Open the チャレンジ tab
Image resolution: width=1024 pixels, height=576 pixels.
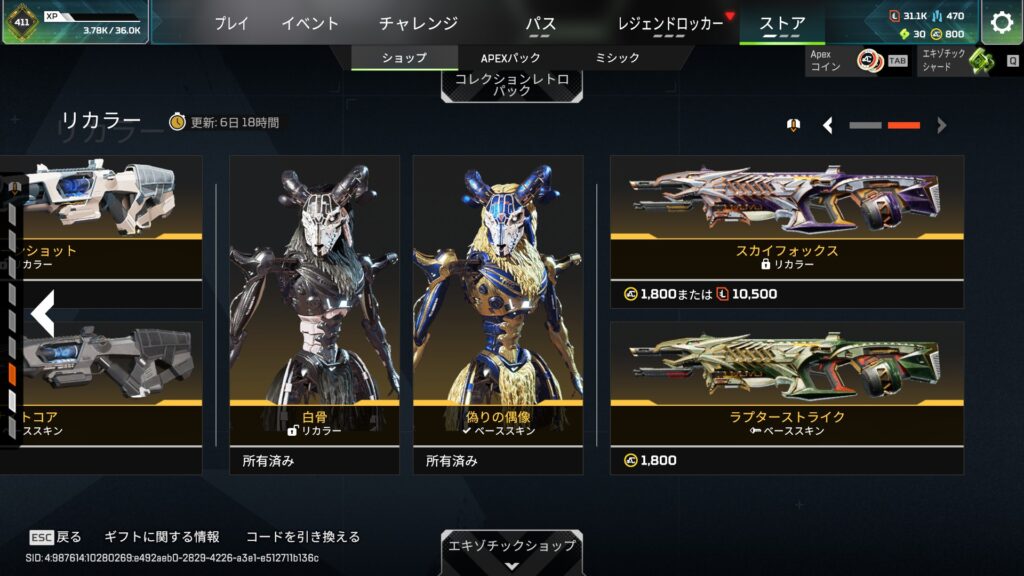(x=418, y=23)
